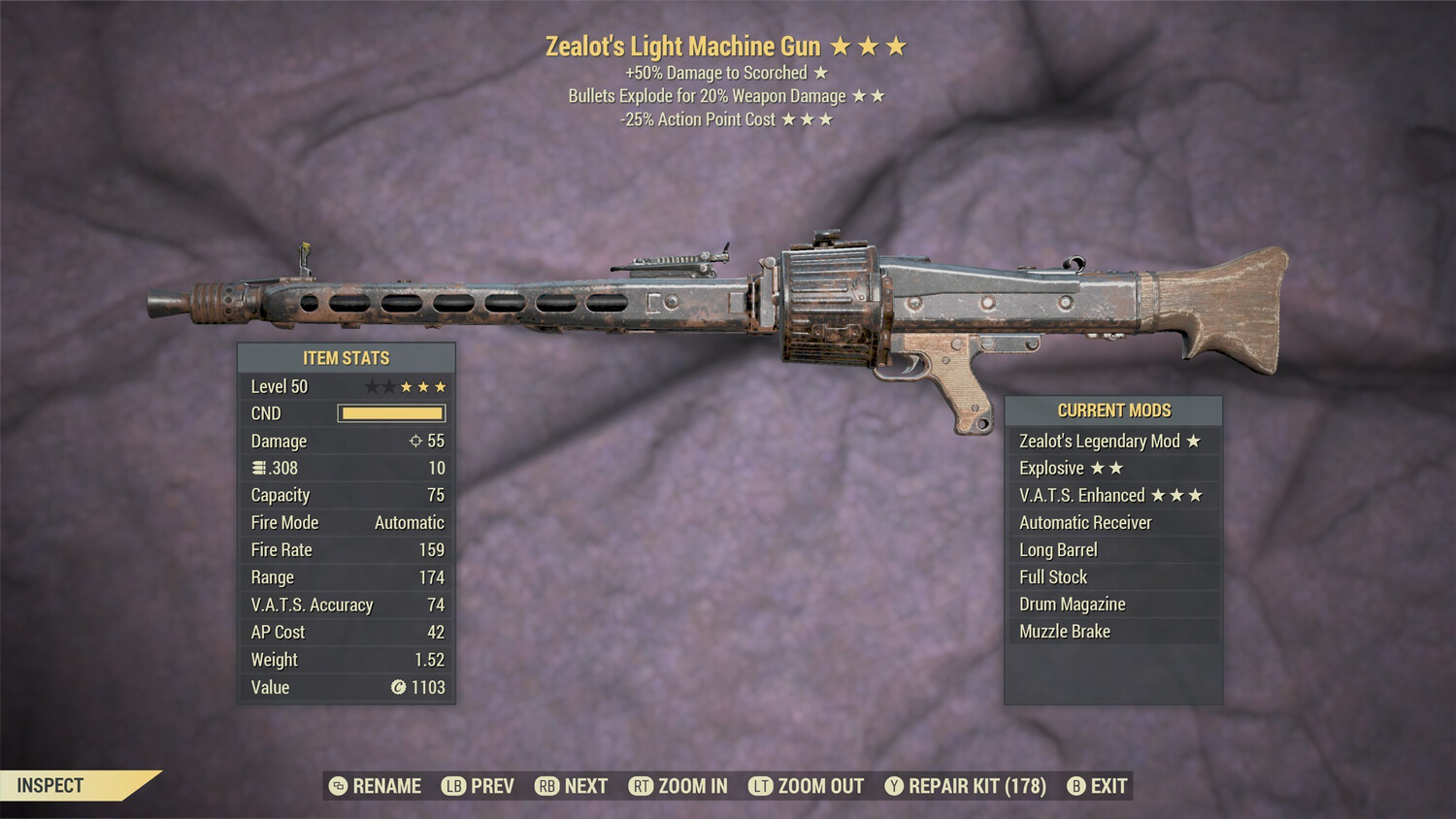
Task: Click the yellow CND condition bar
Action: click(x=391, y=412)
